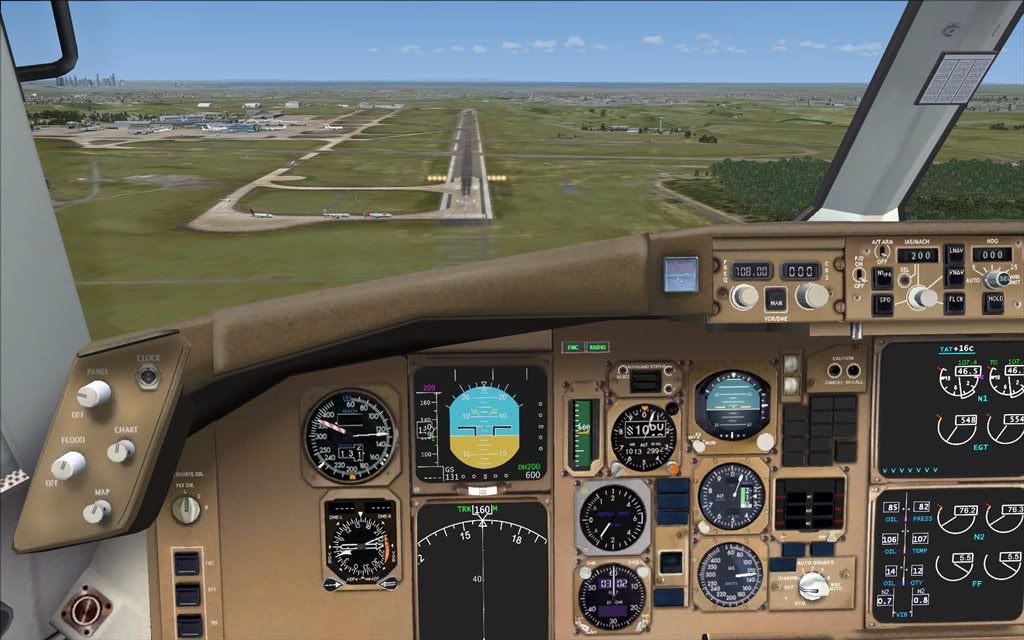
Task: Activate the FL CH mode button
Action: point(955,302)
